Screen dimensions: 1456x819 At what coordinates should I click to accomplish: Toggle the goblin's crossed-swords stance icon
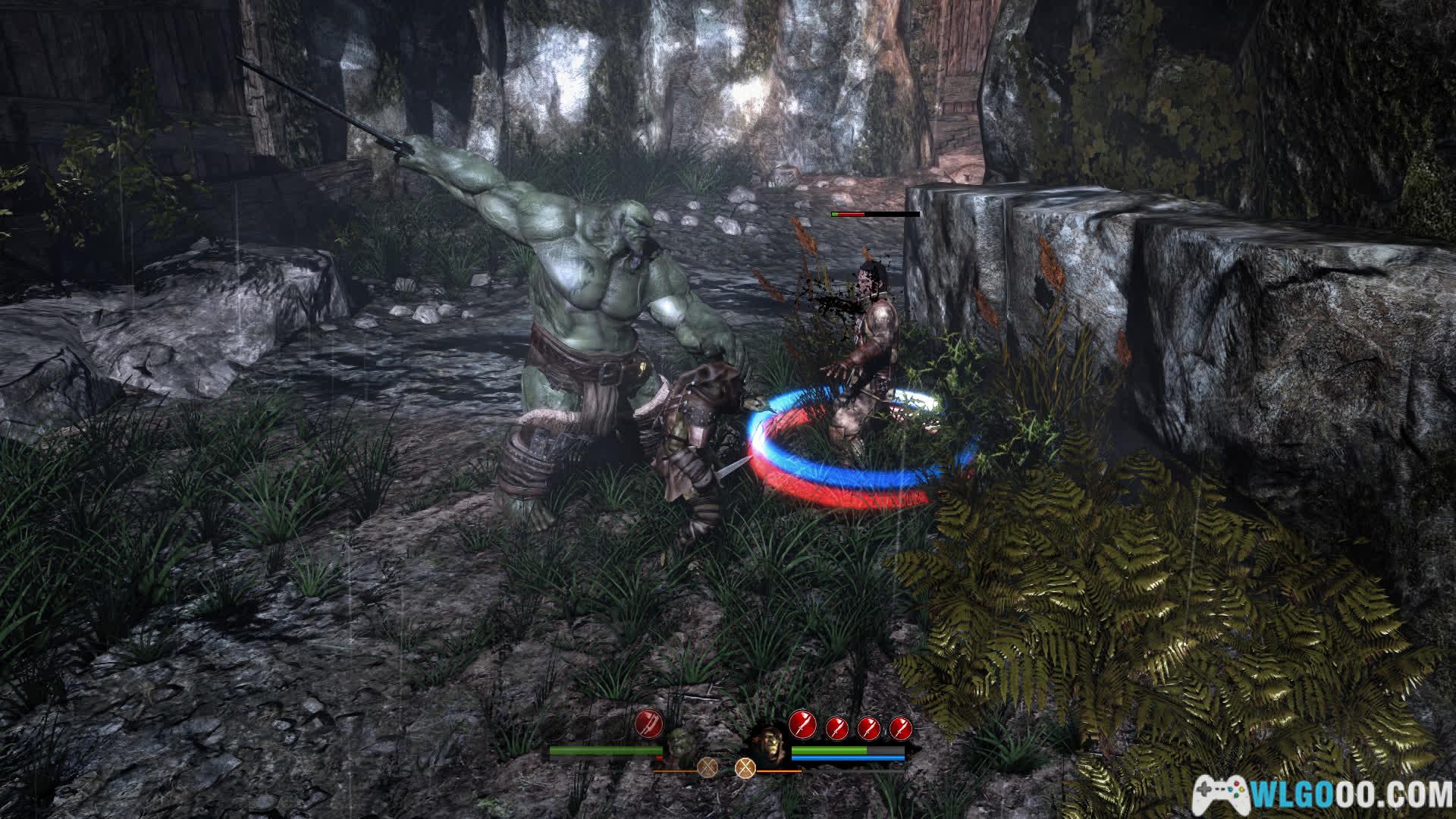(x=746, y=768)
